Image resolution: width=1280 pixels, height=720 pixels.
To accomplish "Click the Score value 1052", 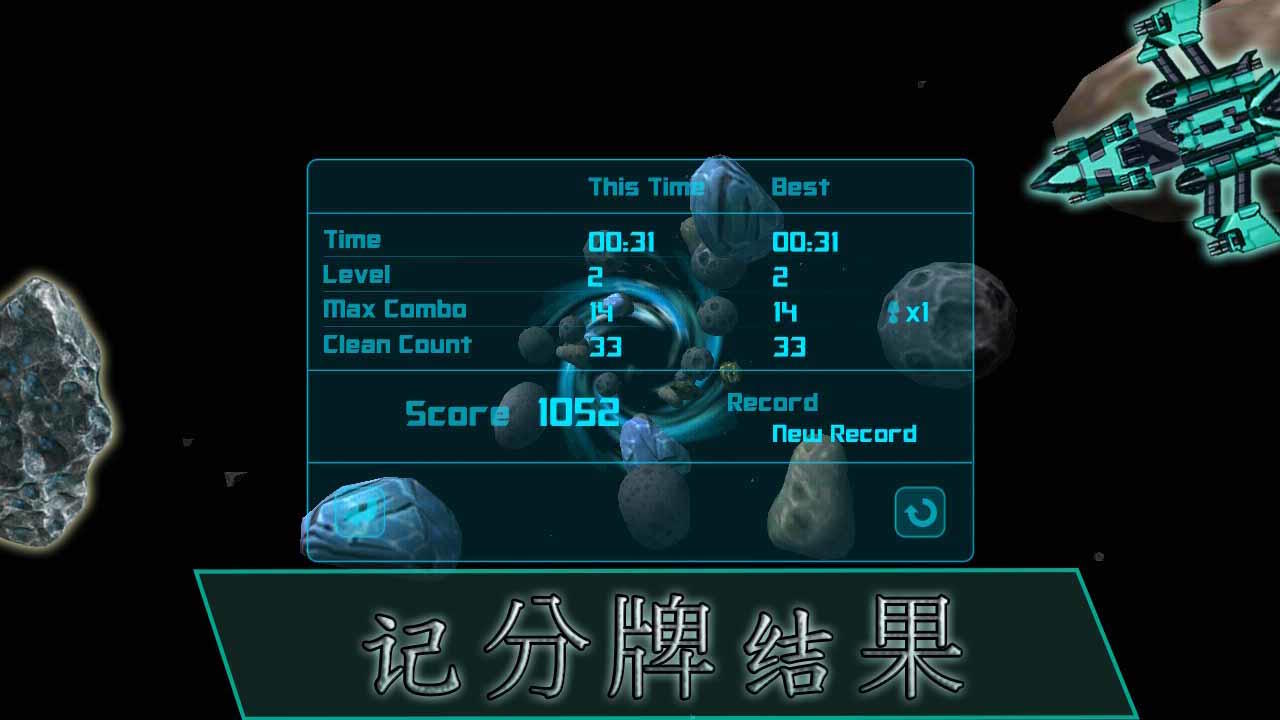I will point(578,411).
